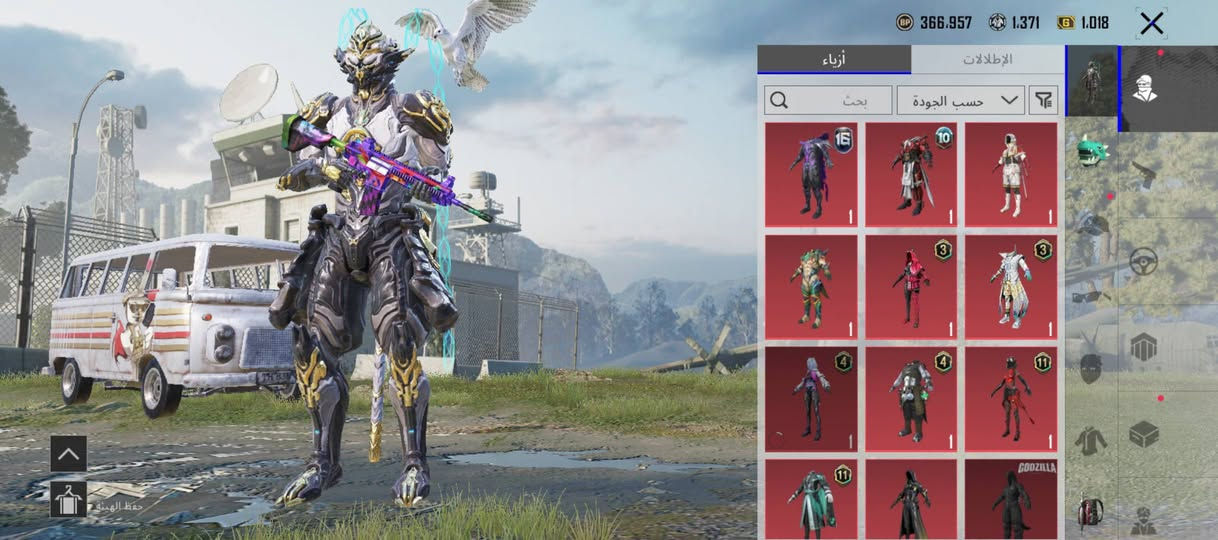Choose the Godzilla-labeled dark outfit
Image resolution: width=1218 pixels, height=540 pixels.
pyautogui.click(x=1011, y=500)
